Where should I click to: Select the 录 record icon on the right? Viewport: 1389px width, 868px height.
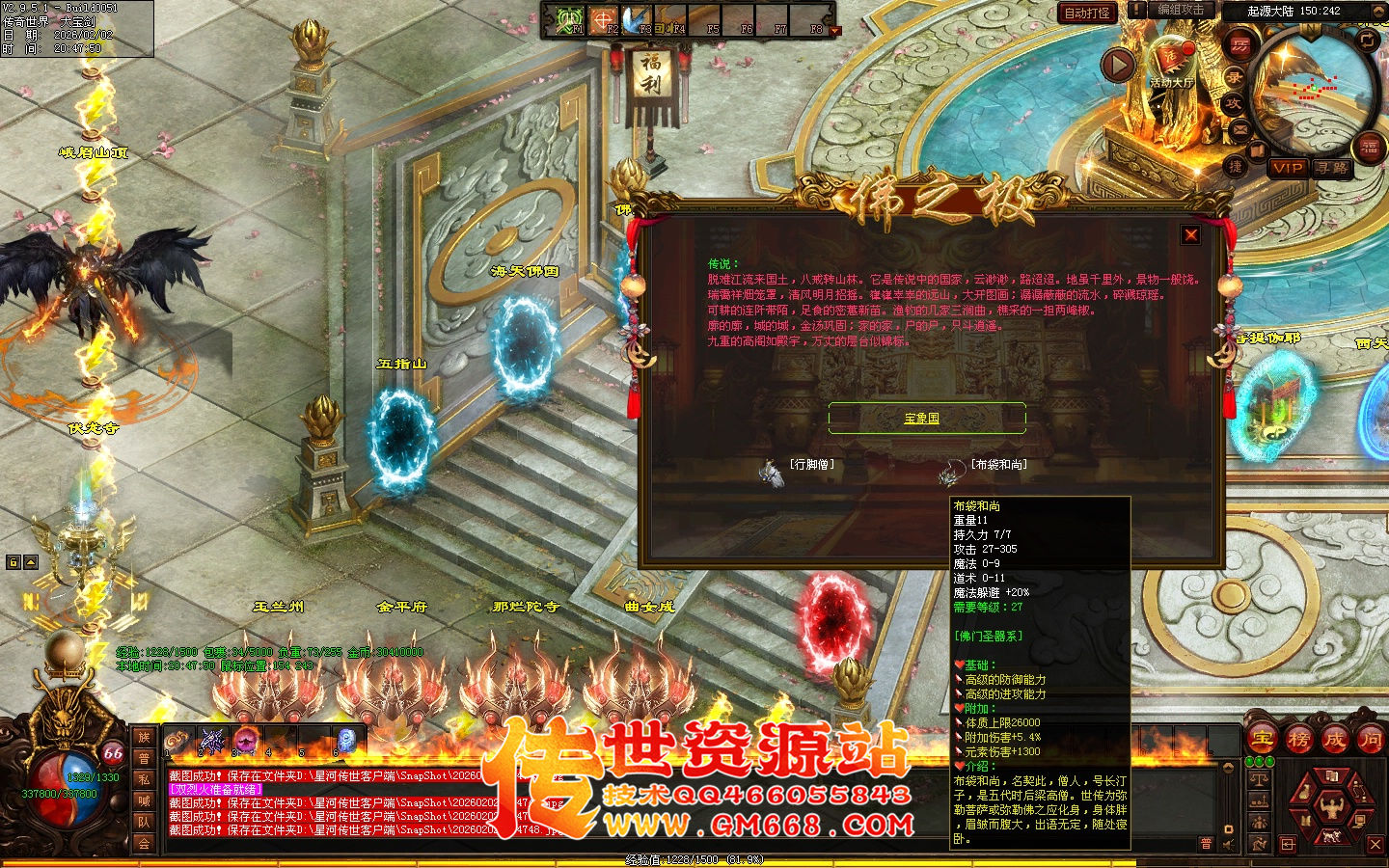point(1236,79)
